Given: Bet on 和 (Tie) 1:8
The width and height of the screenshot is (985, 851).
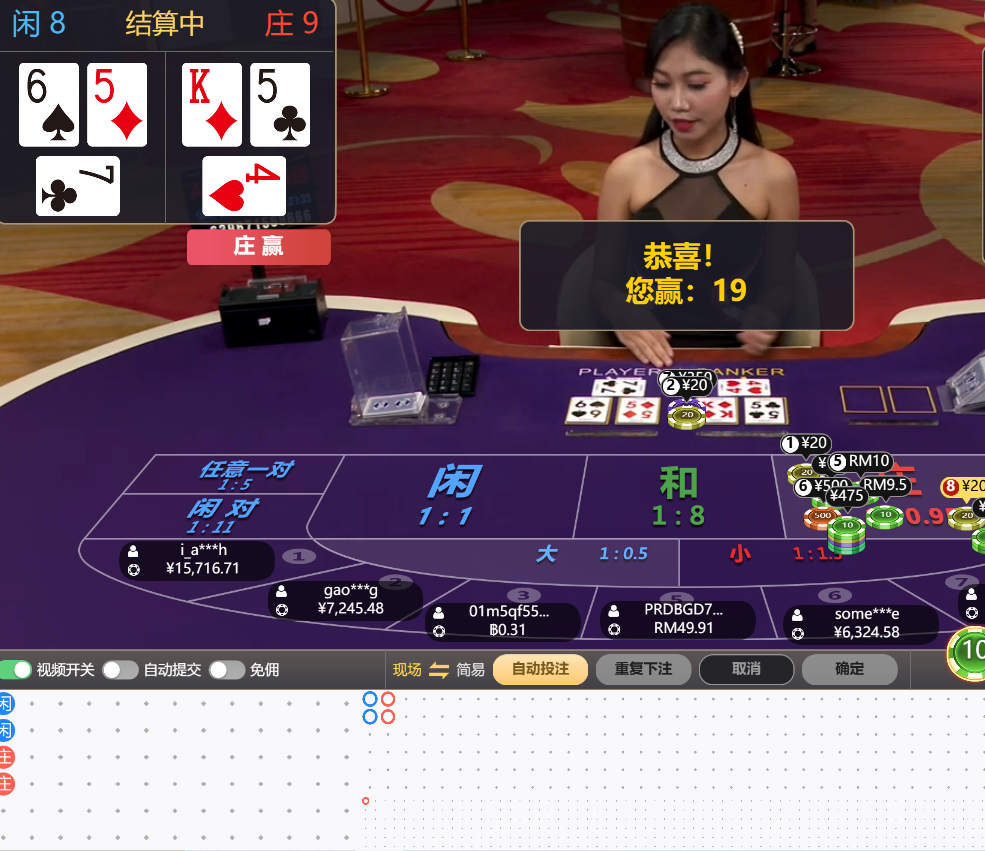Looking at the screenshot, I should coord(679,496).
